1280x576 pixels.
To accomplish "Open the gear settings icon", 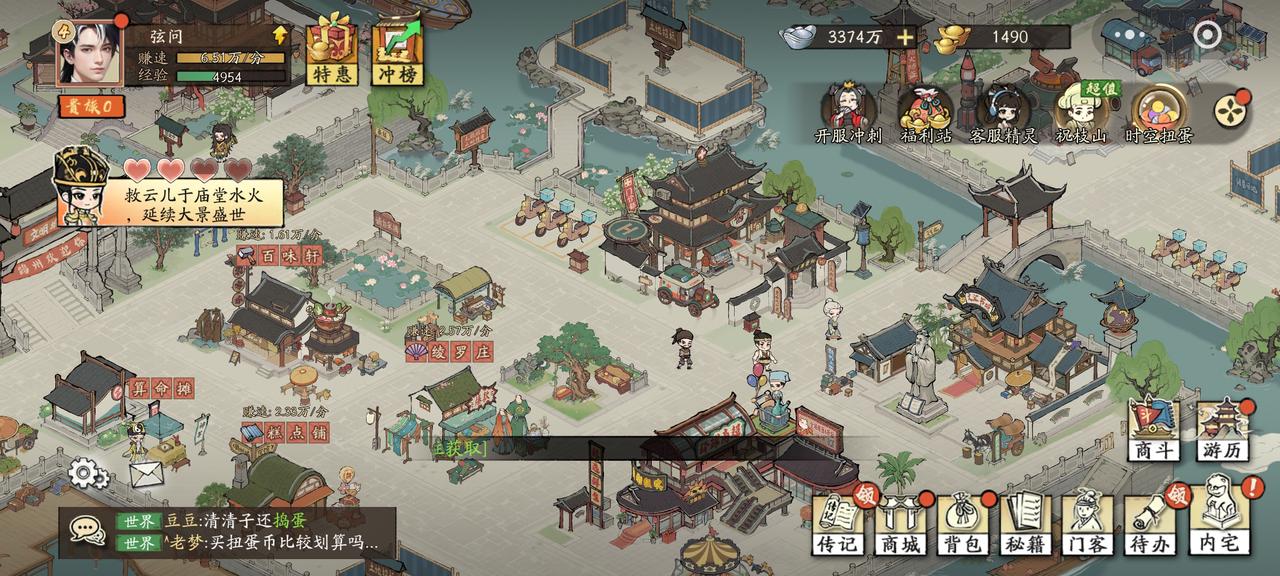I will [89, 471].
